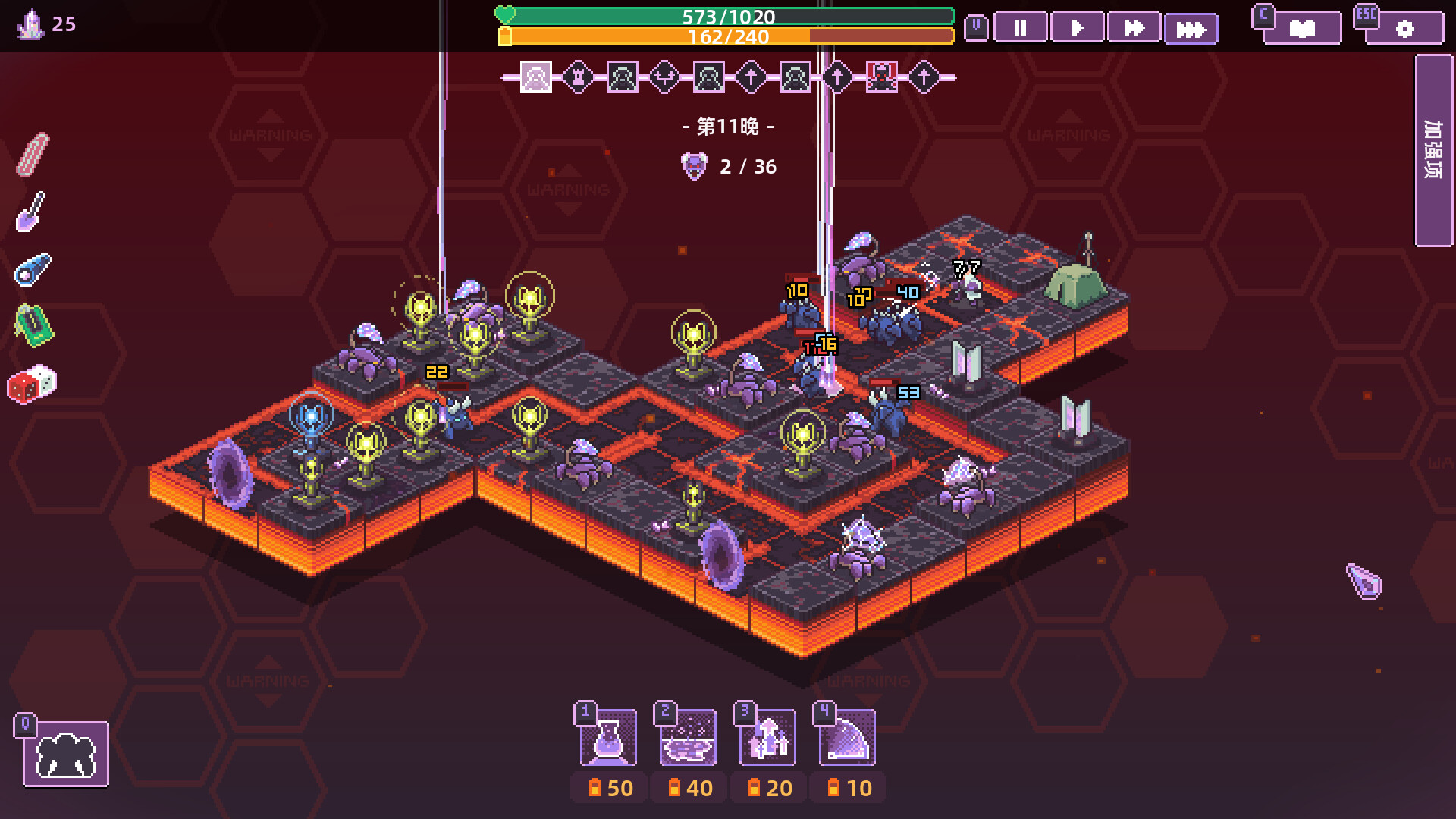Image resolution: width=1456 pixels, height=819 pixels.
Task: Activate the potion flask skill costing 50
Action: (x=607, y=736)
